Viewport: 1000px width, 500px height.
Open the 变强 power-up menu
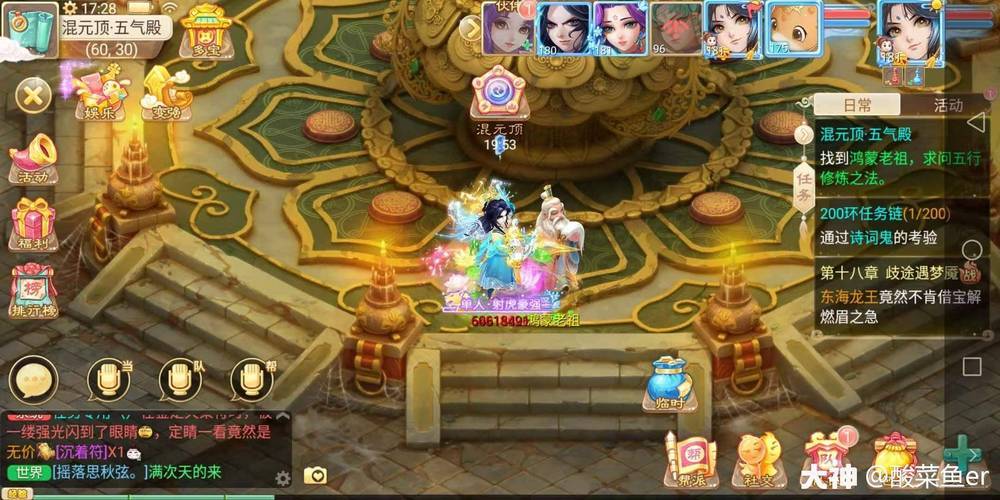[165, 92]
